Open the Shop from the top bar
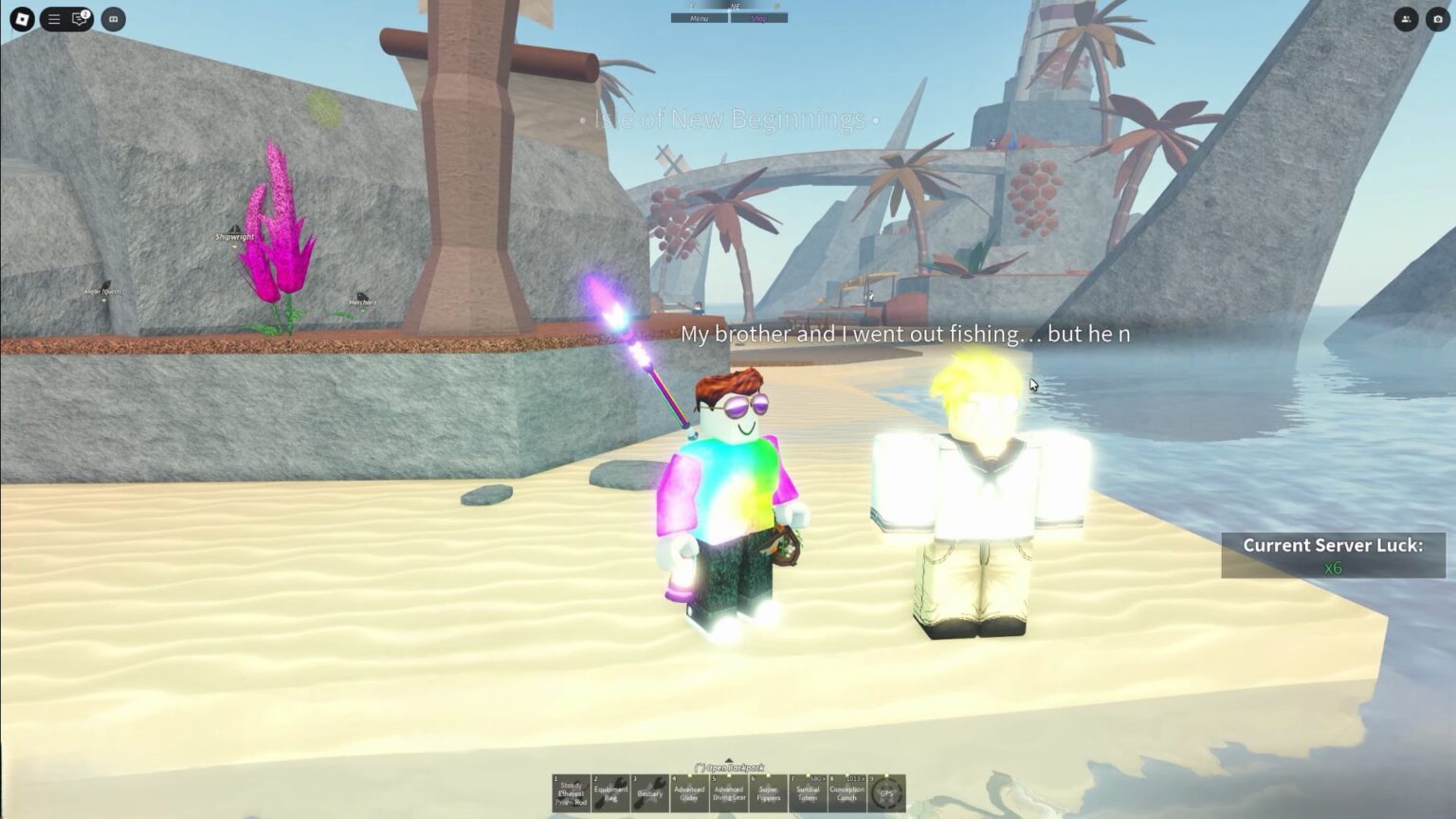Screen dimensions: 1456x819 (758, 17)
